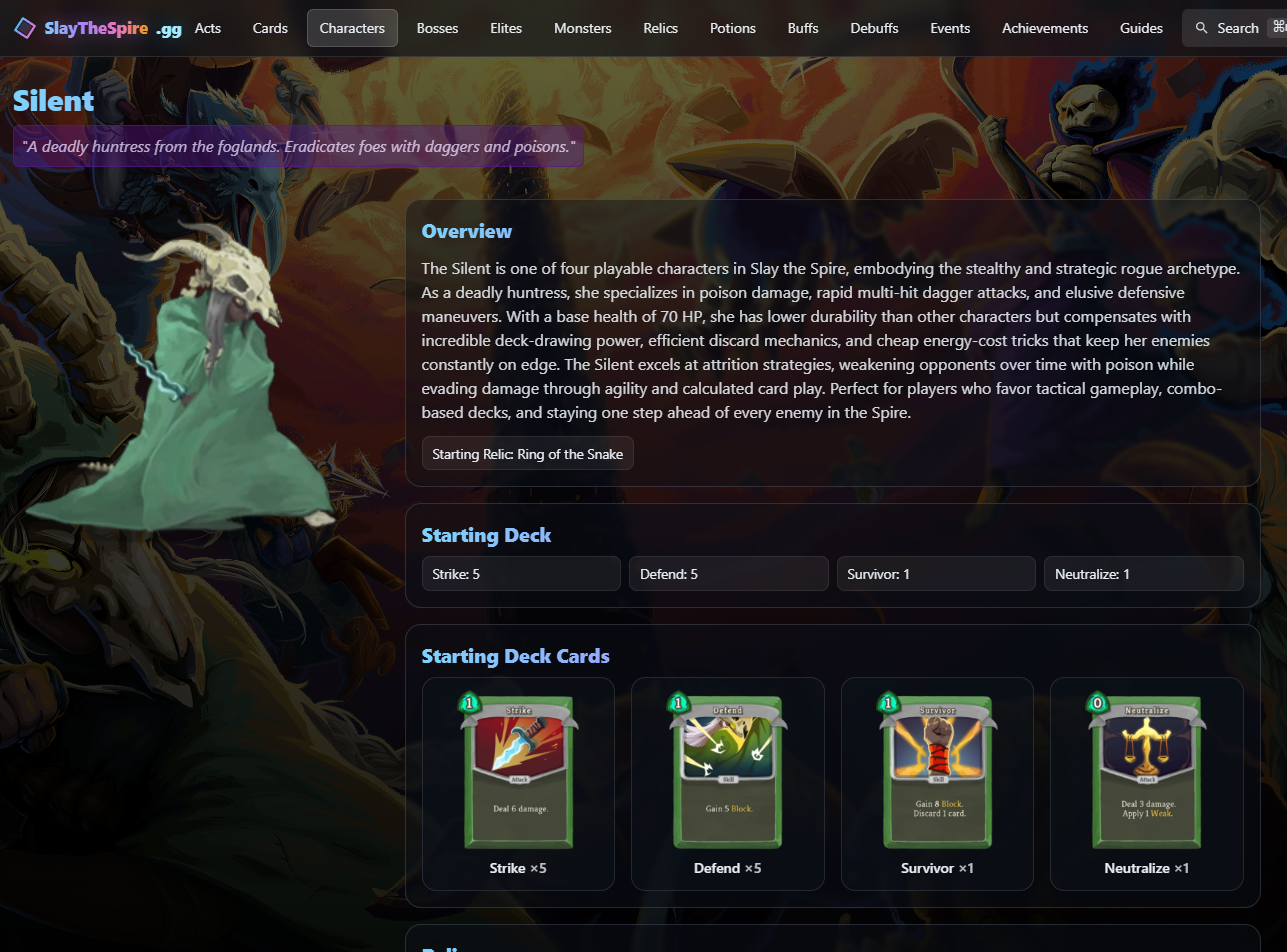Open the Achievements page

(x=1044, y=28)
